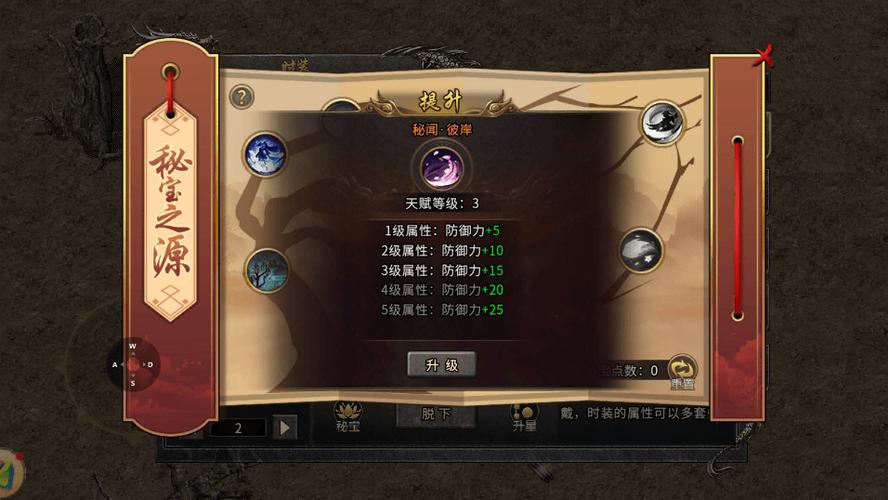Click the WASD movement joystick
This screenshot has width=888, height=500.
click(x=132, y=364)
